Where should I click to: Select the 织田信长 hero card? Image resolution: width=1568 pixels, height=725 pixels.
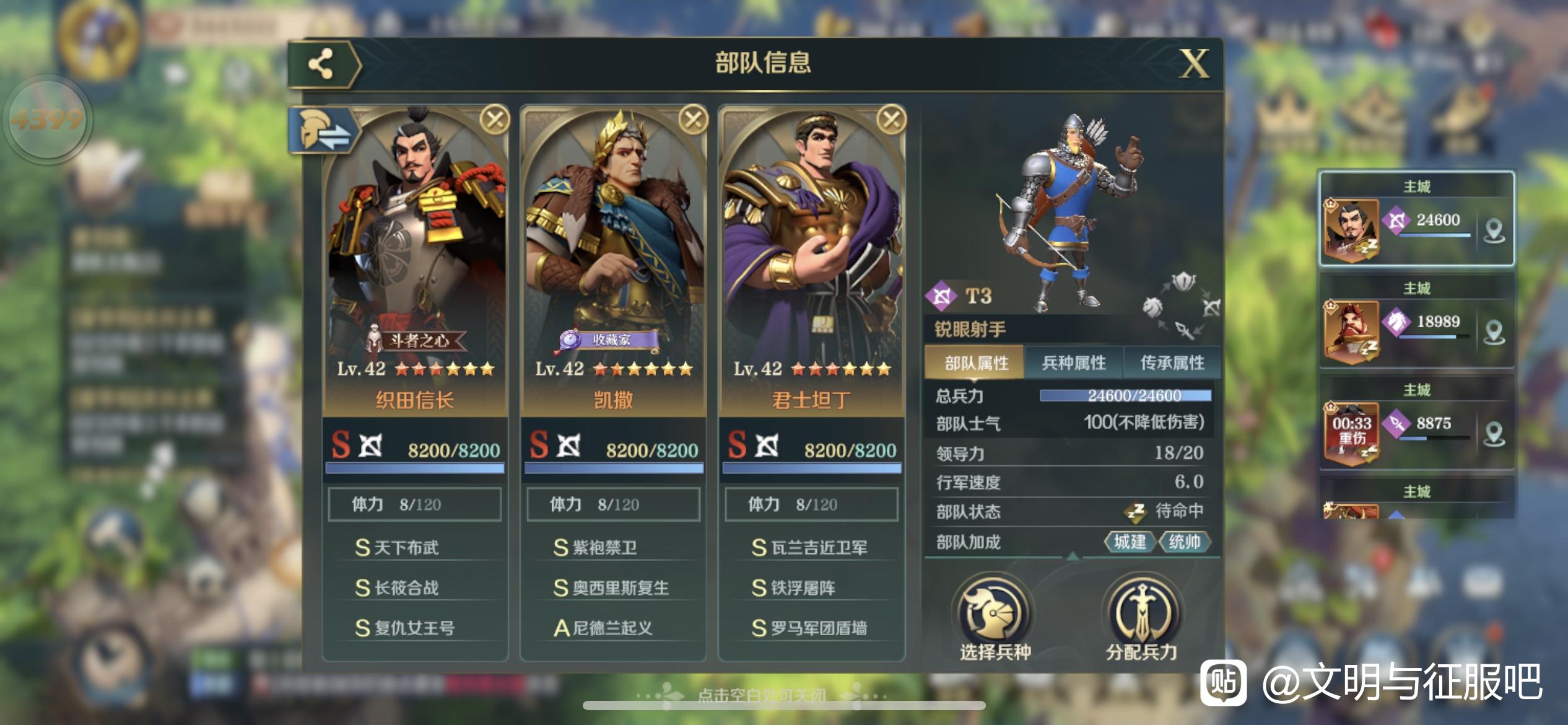(x=415, y=260)
